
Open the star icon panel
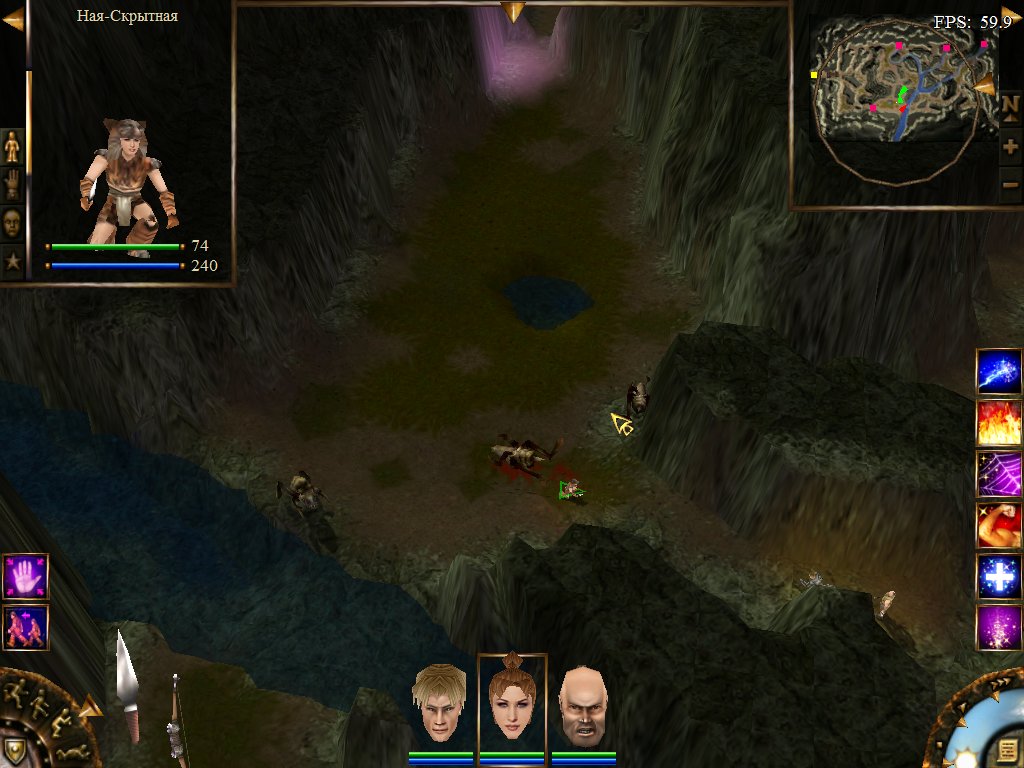coord(12,261)
